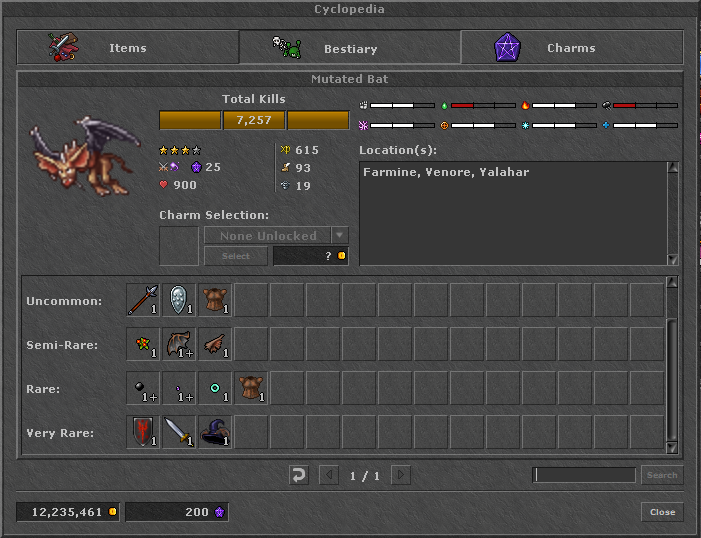Go to the next bestiary page
The width and height of the screenshot is (701, 538).
(x=400, y=475)
